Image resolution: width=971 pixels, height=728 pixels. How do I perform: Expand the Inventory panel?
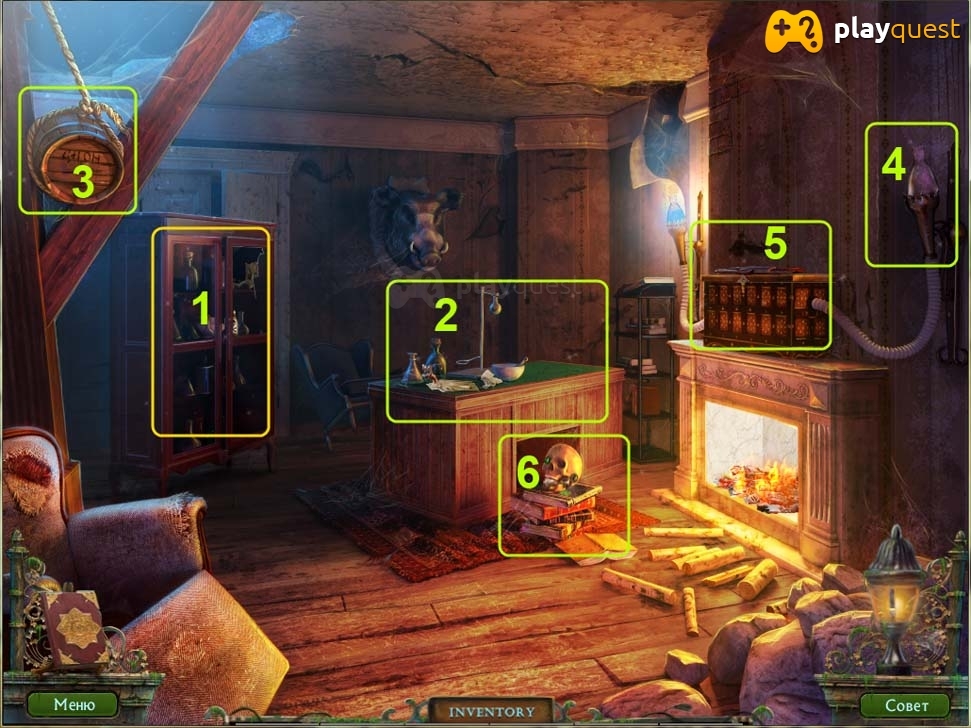point(491,712)
